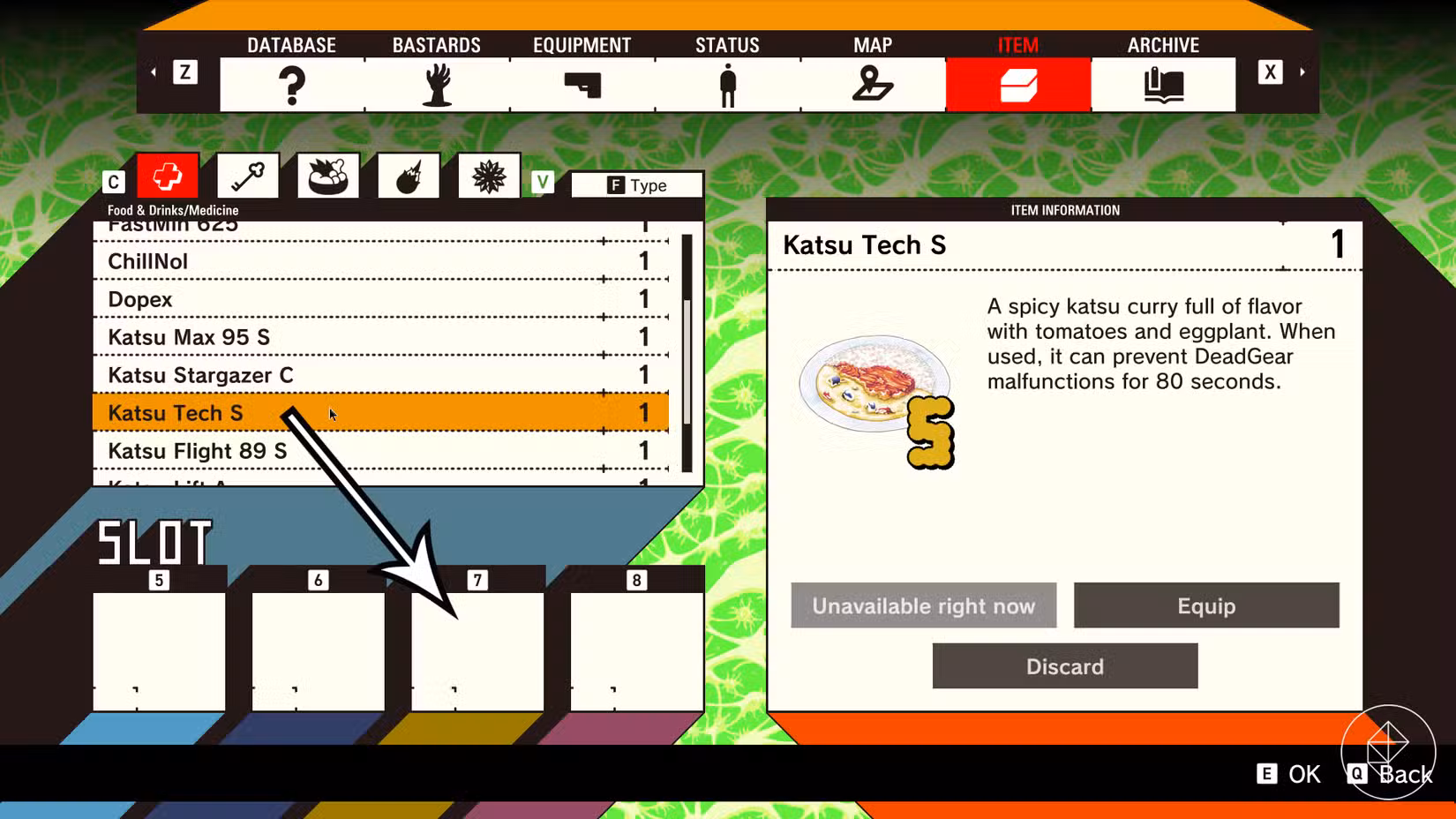Open the MAP icon

point(872,85)
